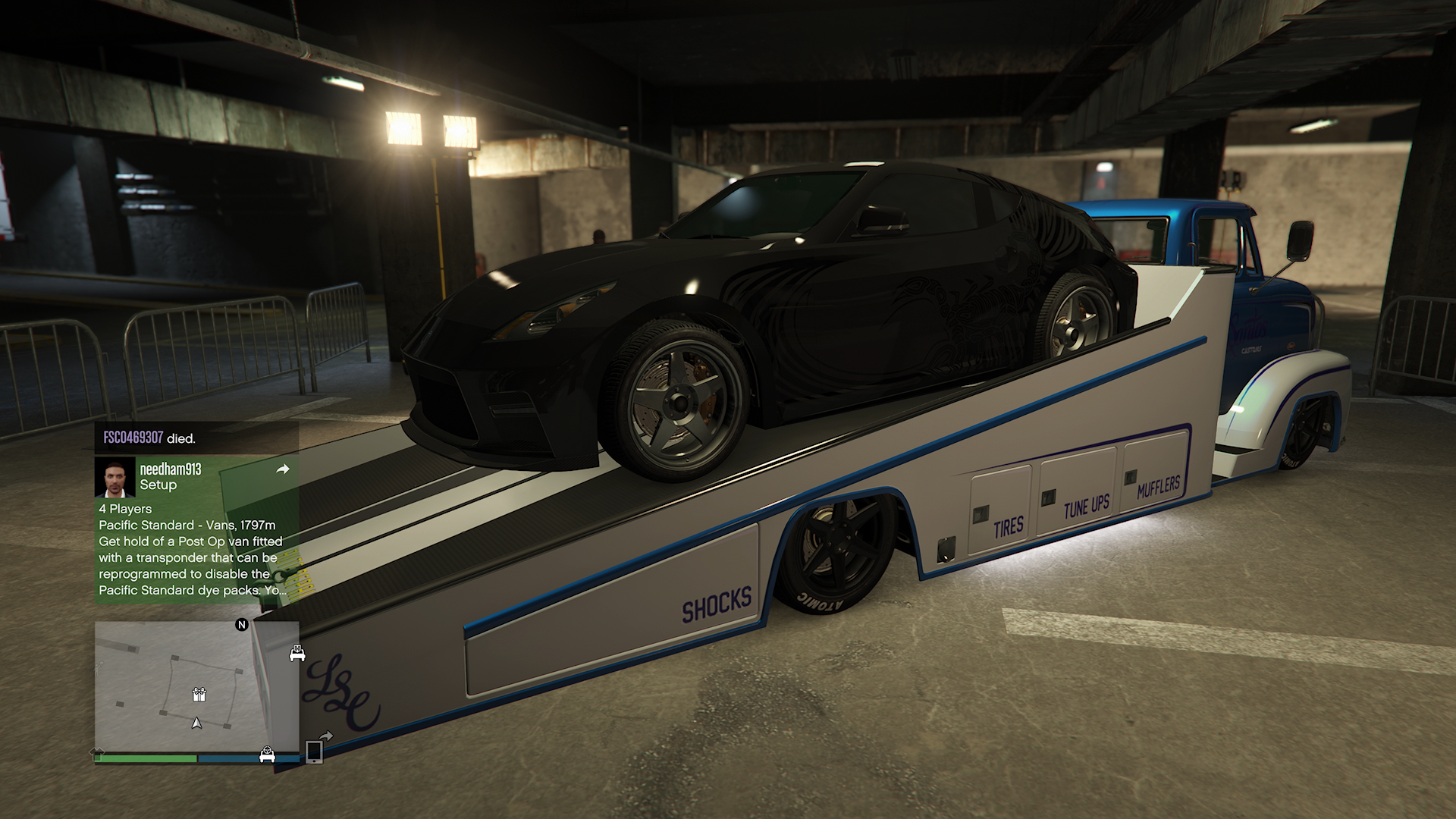Select the gift box blip on minimap
Viewport: 1456px width, 819px height.
point(199,694)
